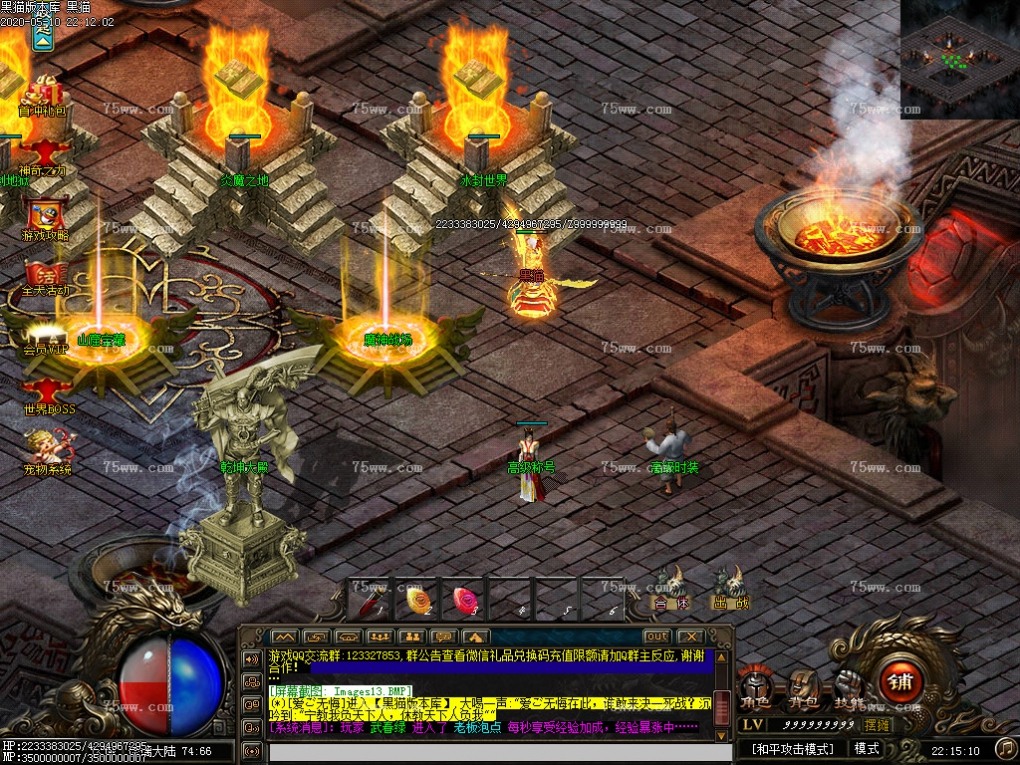Open the 首冲礼包 first-recharge gift icon

pyautogui.click(x=44, y=95)
